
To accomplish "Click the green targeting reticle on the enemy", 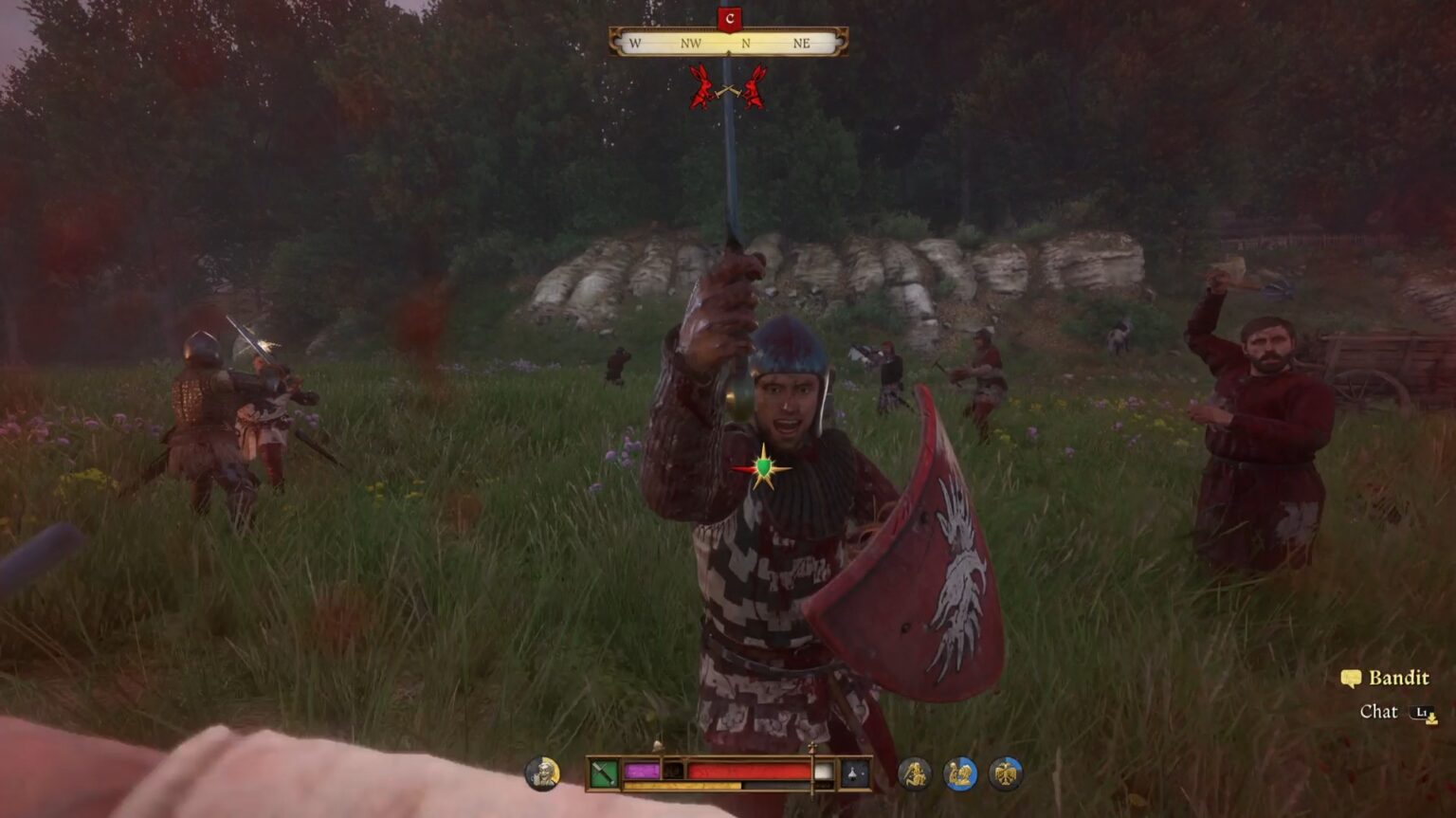I will [x=763, y=465].
